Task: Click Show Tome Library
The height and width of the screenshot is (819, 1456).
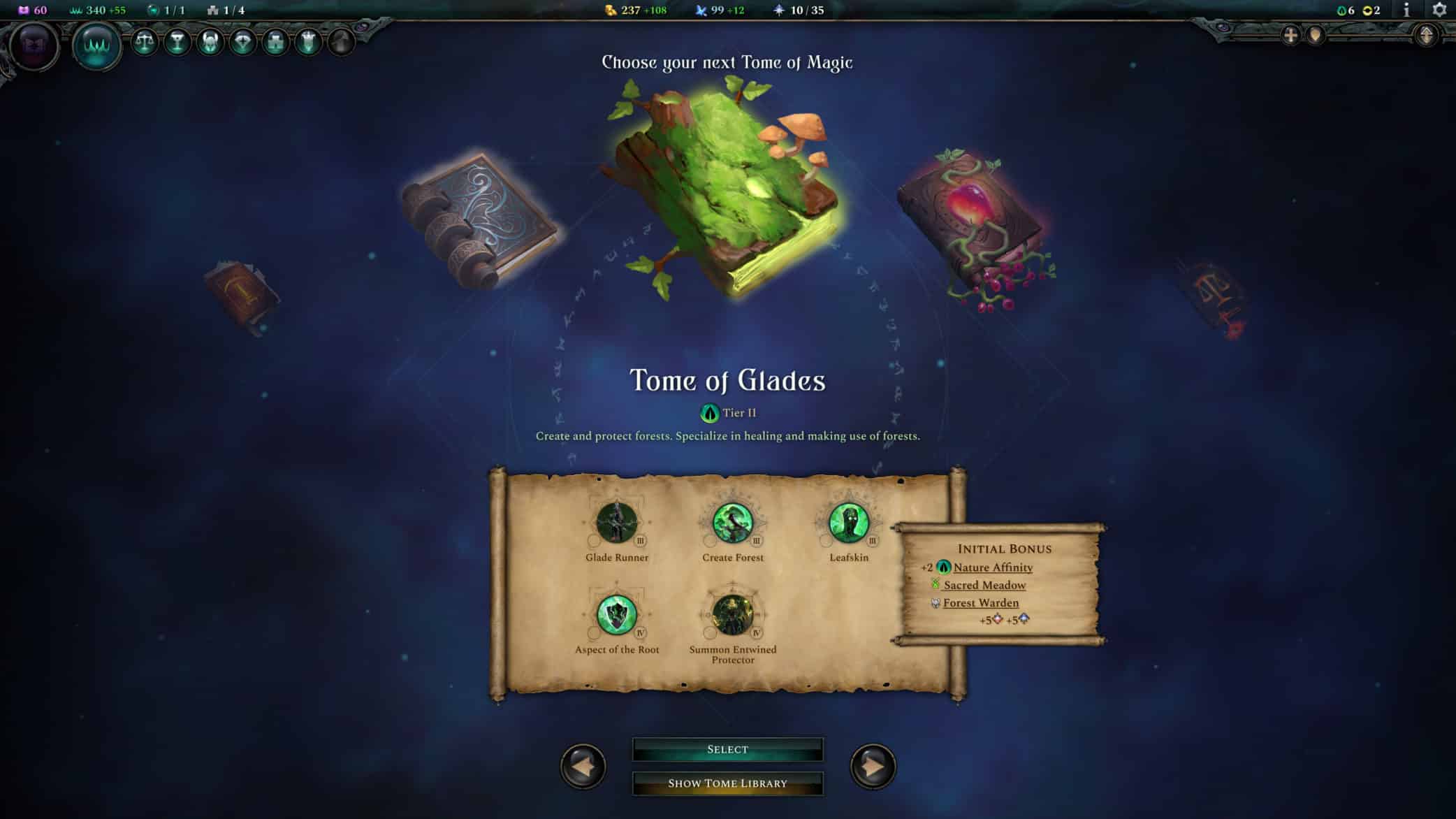Action: [x=728, y=783]
